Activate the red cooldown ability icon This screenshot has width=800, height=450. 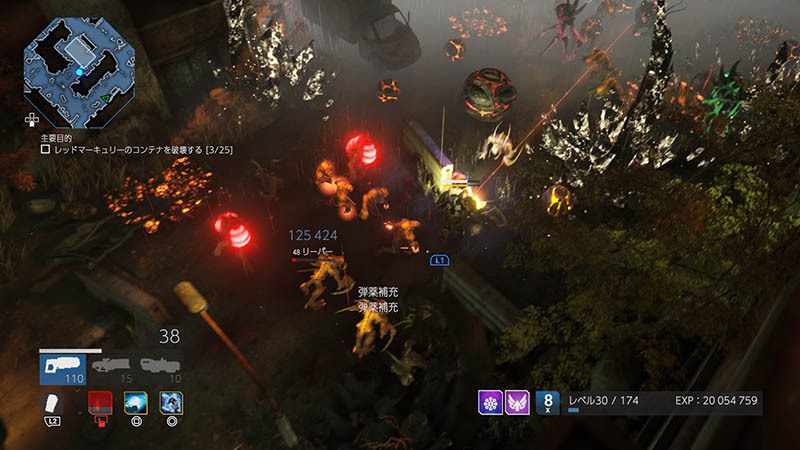pos(97,403)
